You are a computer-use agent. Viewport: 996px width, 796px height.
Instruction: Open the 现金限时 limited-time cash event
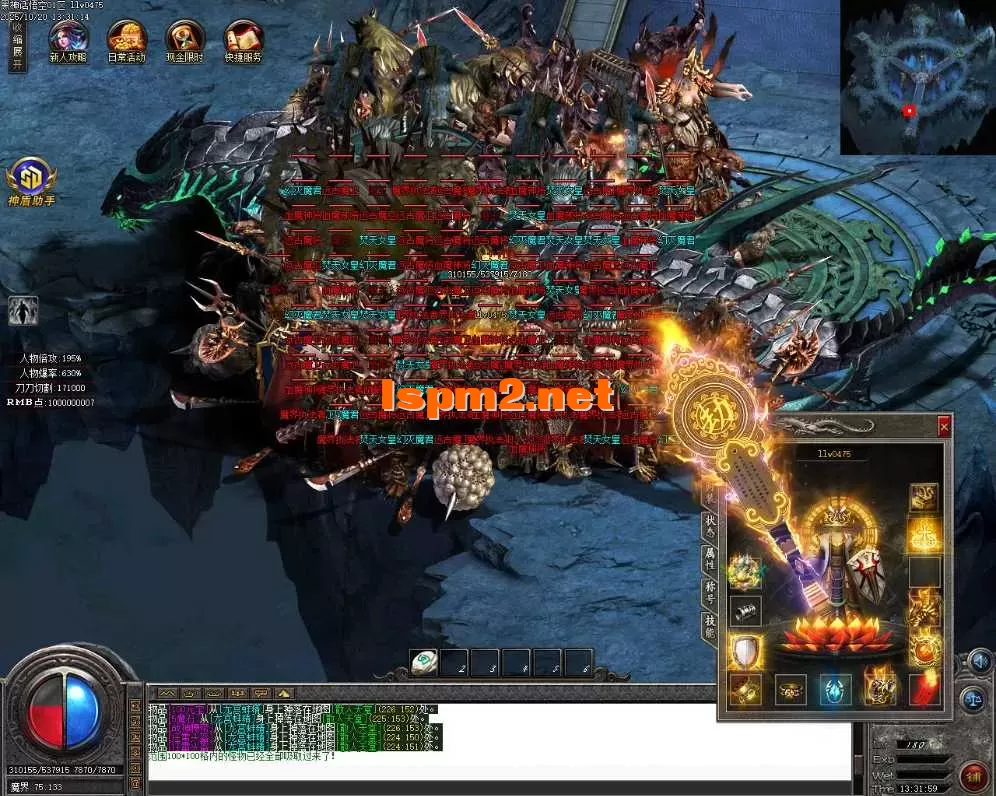[x=184, y=39]
